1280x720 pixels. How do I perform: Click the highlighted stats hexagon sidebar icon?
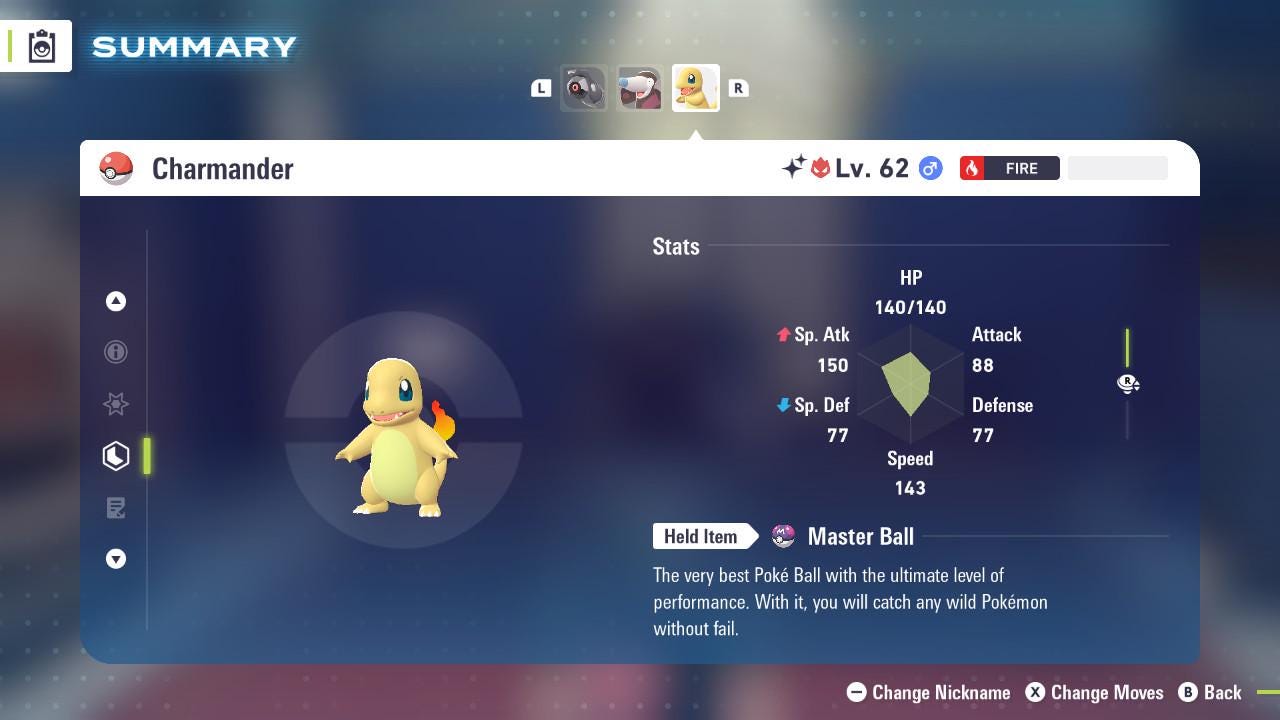[x=116, y=456]
